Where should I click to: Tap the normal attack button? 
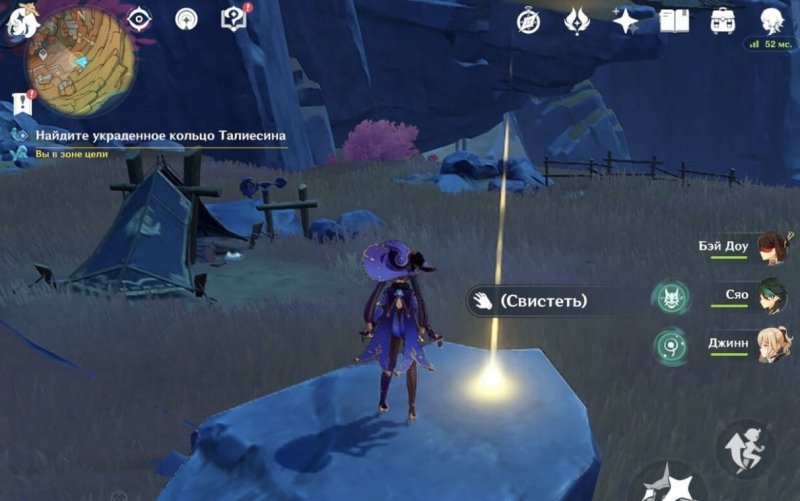668,485
